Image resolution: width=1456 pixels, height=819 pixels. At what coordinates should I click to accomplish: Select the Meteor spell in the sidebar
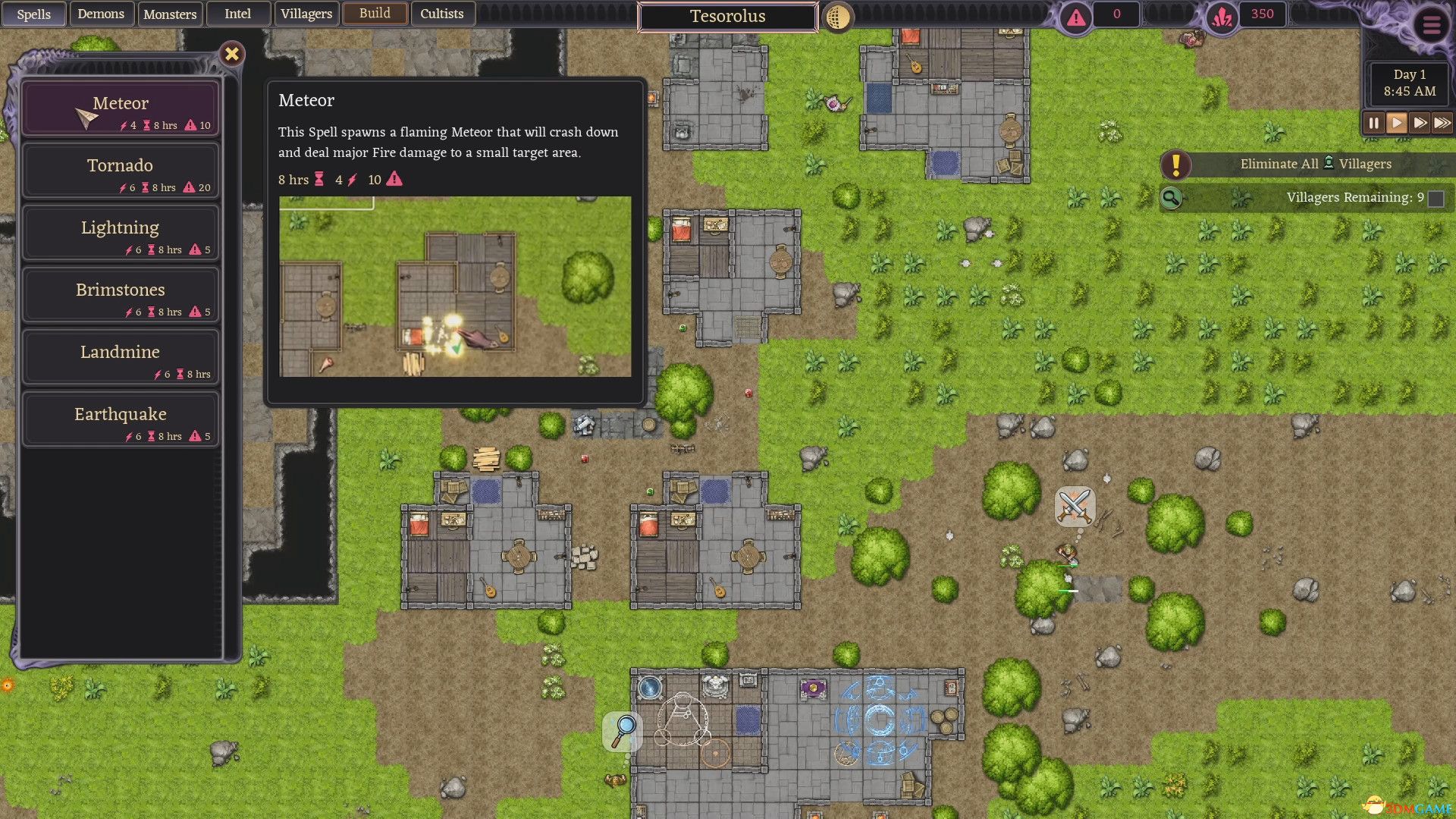tap(120, 106)
